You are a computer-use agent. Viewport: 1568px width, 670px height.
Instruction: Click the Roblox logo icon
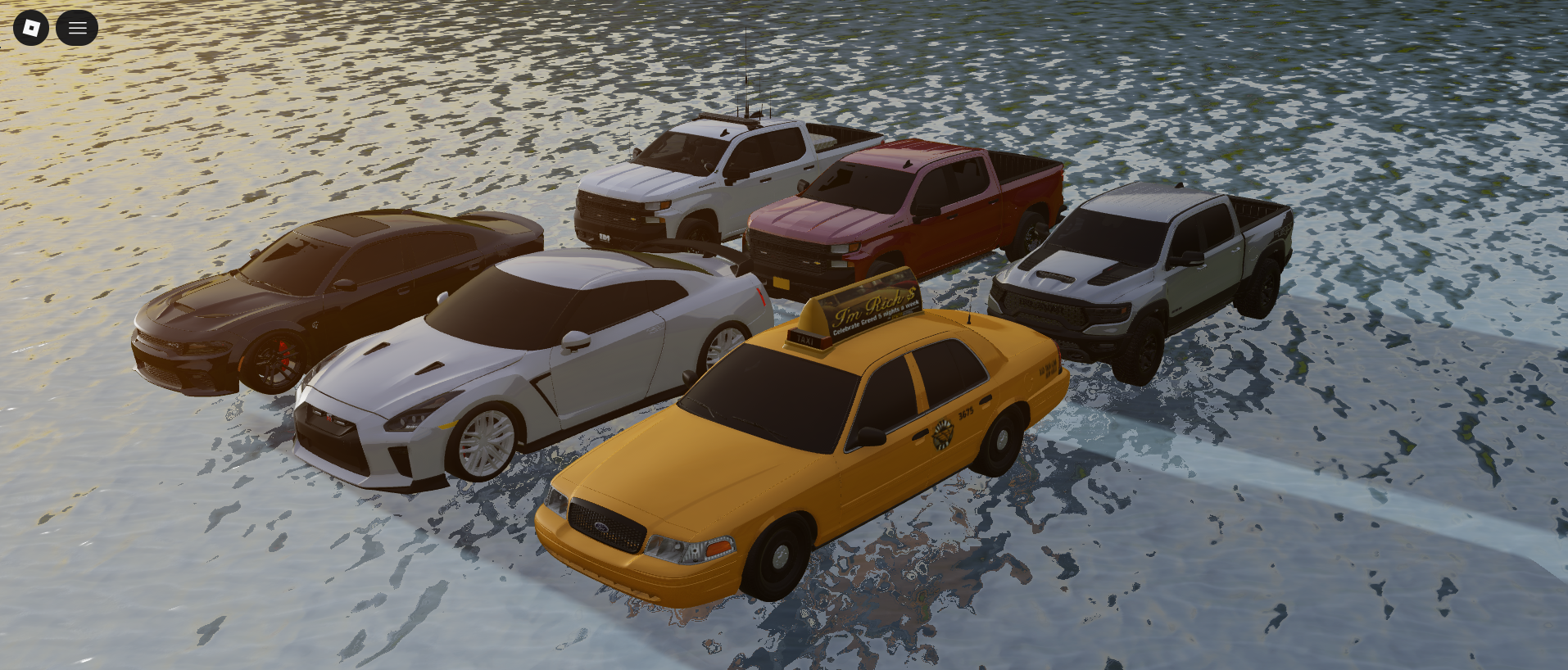click(x=31, y=27)
